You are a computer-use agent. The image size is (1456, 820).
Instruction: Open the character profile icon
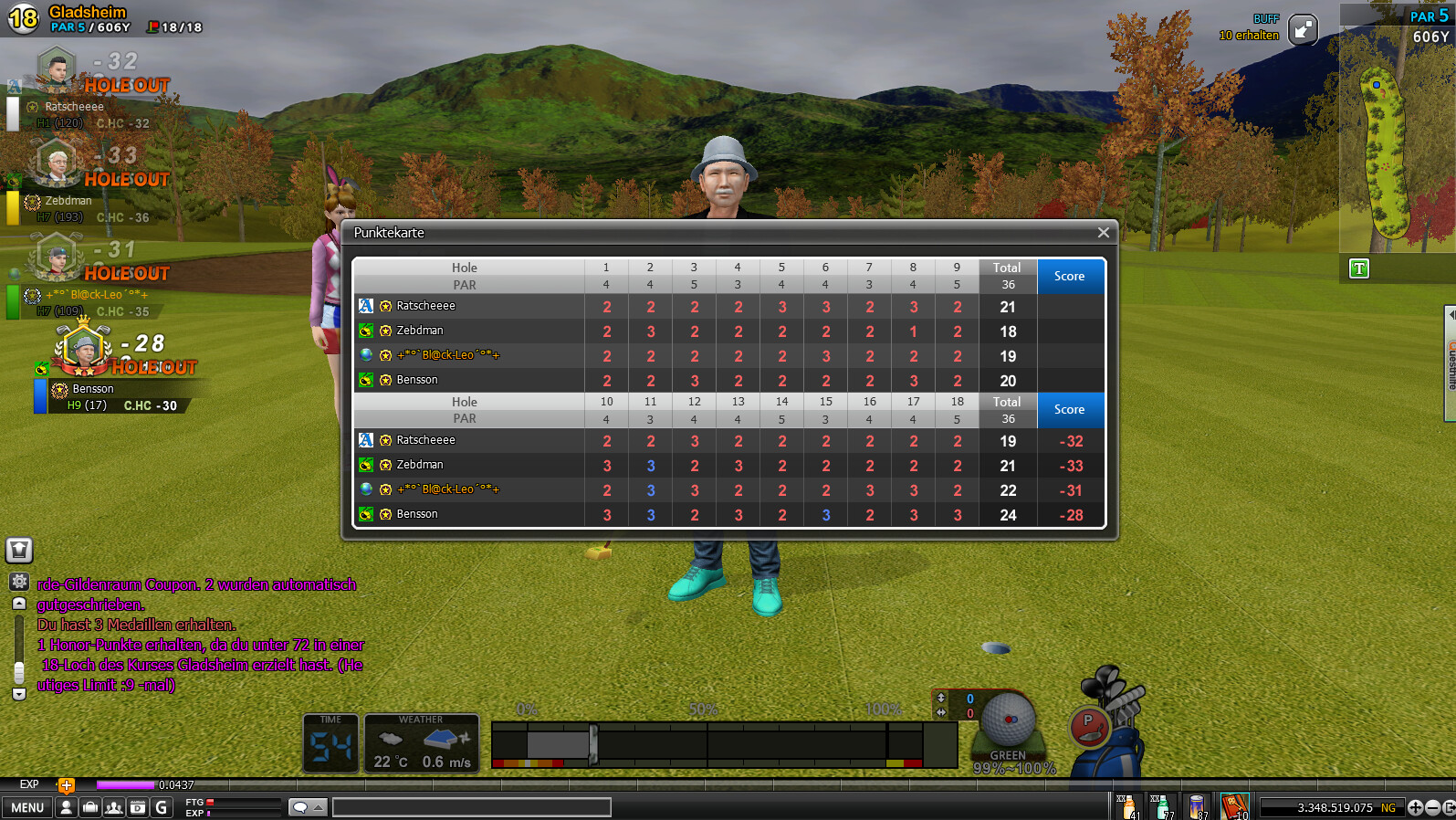[66, 807]
